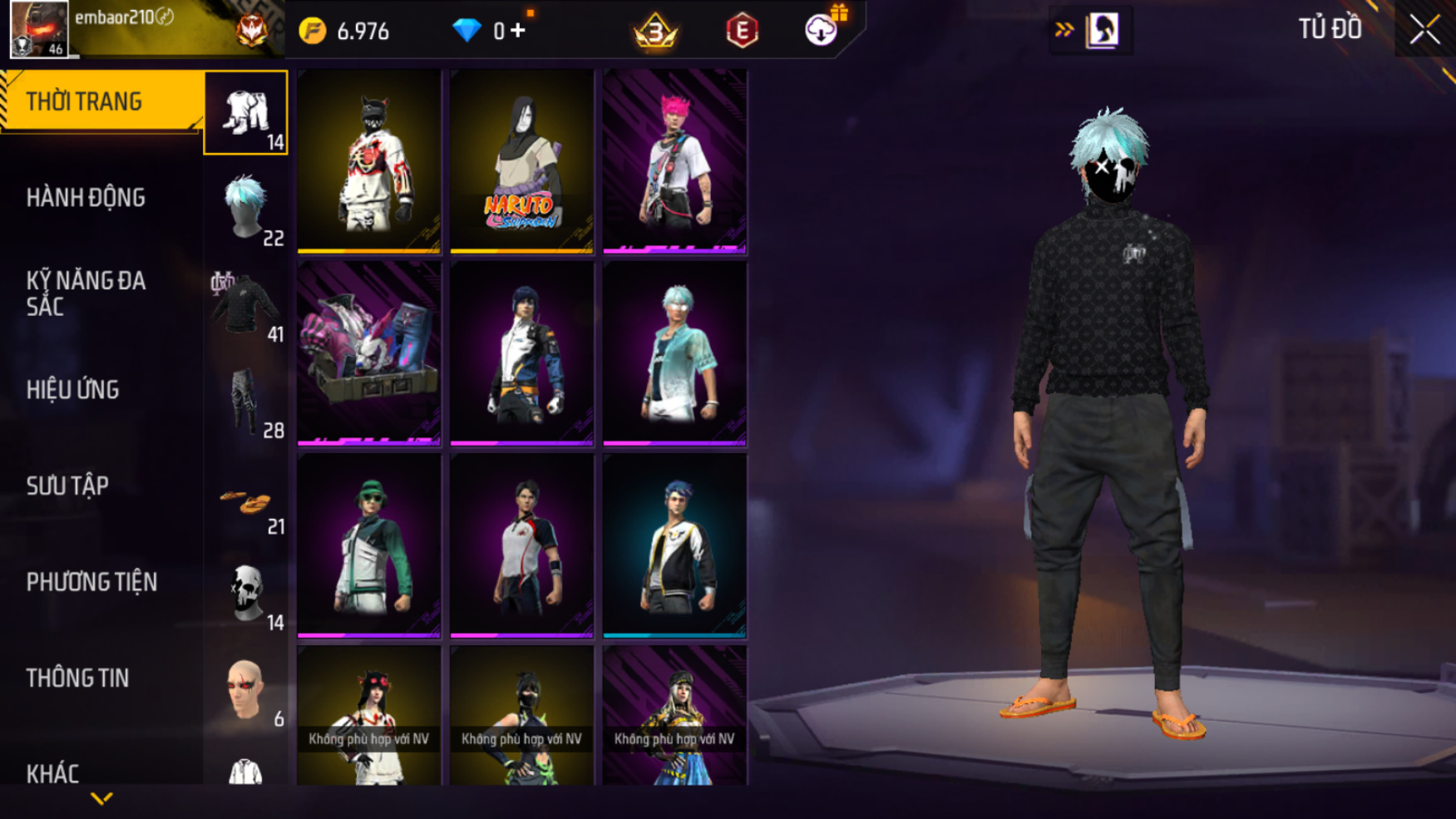Open the Sưu Tập tab
Screen dimensions: 1456x819
pyautogui.click(x=67, y=486)
